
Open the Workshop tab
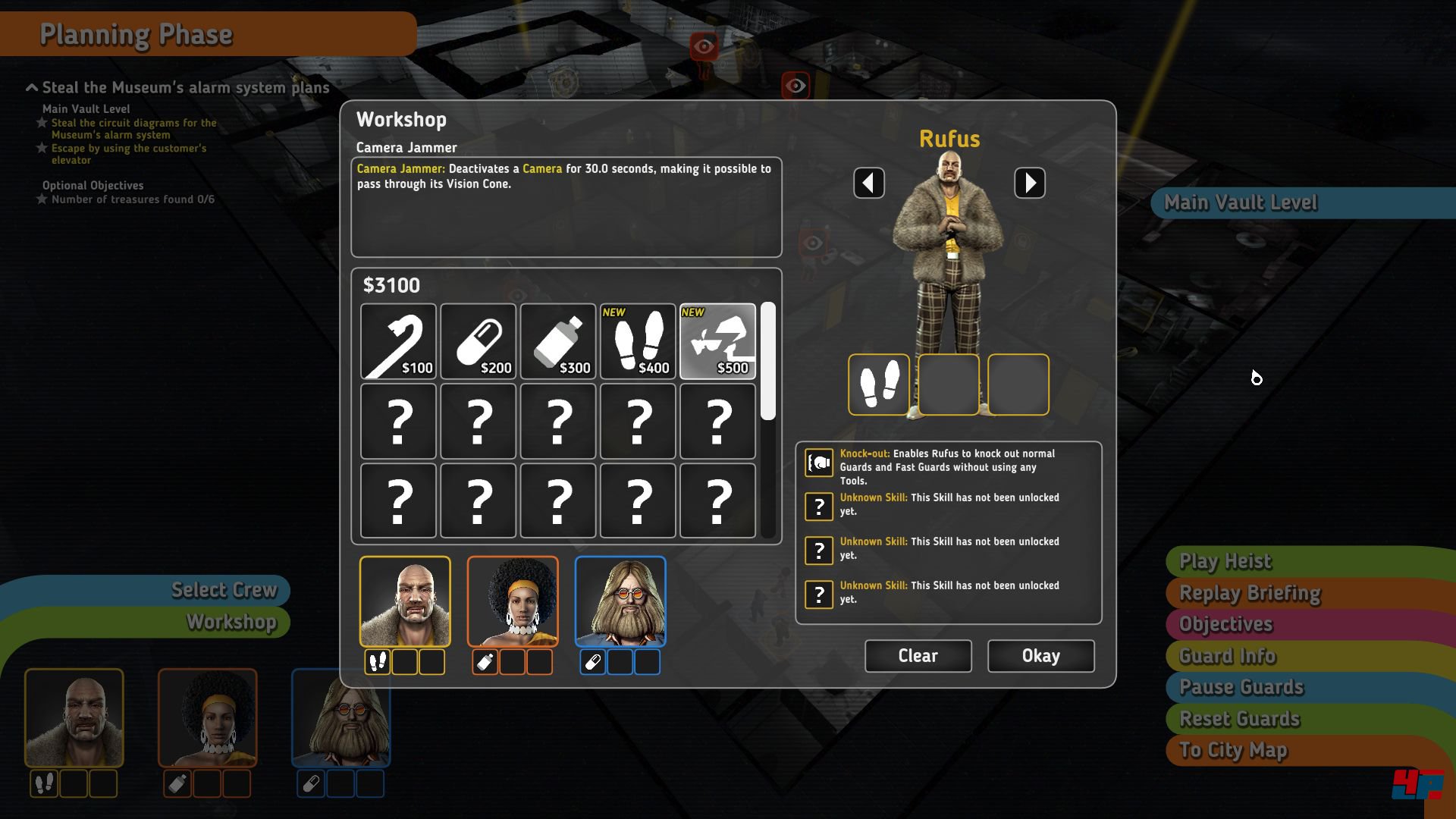[231, 622]
